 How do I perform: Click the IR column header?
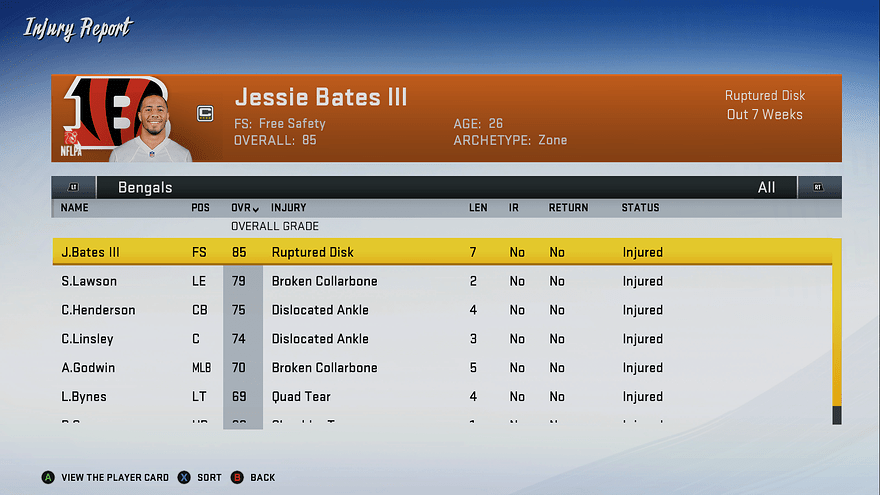(514, 208)
